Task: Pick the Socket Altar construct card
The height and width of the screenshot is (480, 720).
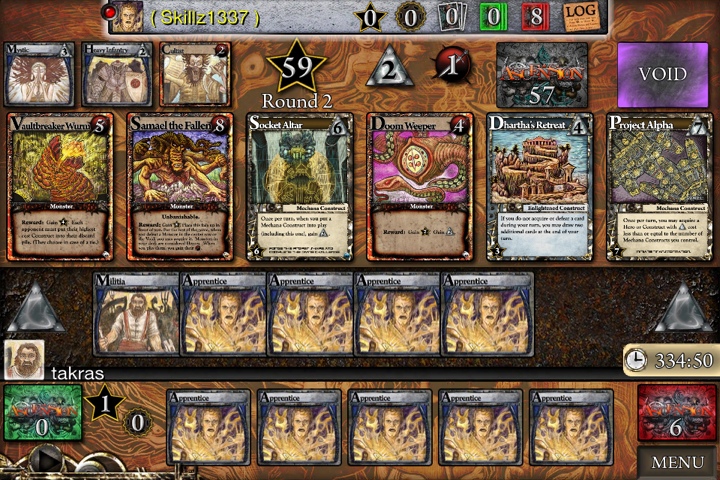Action: click(x=300, y=186)
